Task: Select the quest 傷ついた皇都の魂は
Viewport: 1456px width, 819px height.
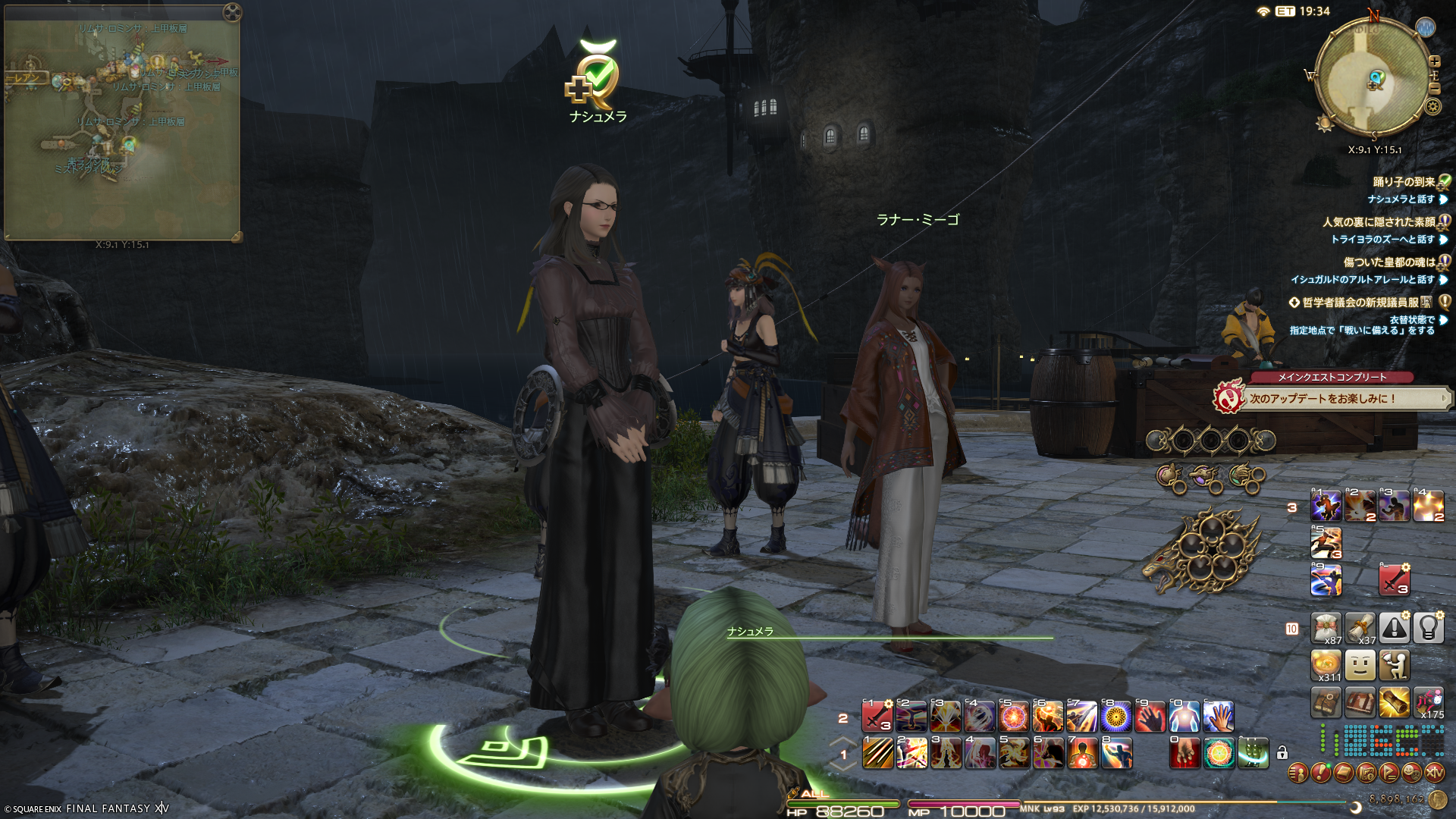Action: click(x=1389, y=262)
